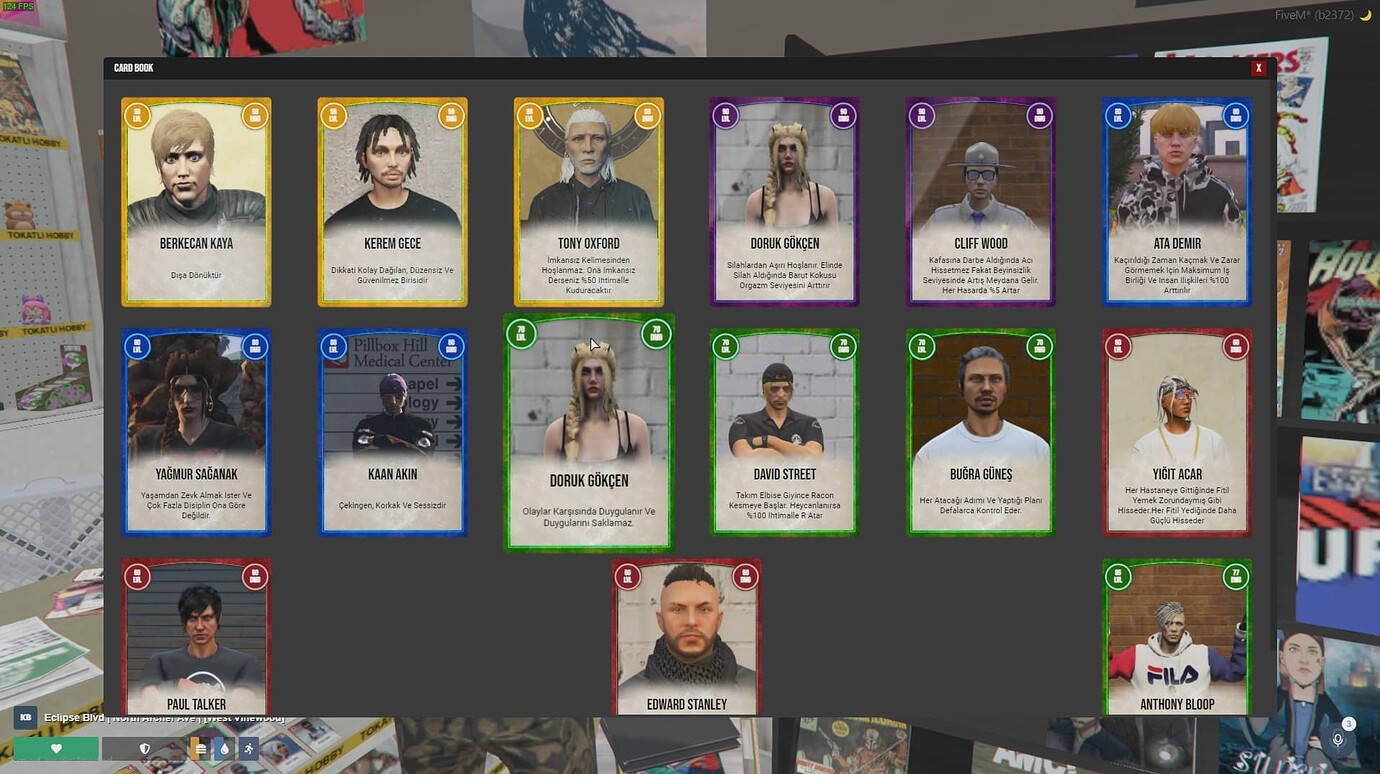
Task: Close the Card Book with the X button
Action: pos(1258,67)
